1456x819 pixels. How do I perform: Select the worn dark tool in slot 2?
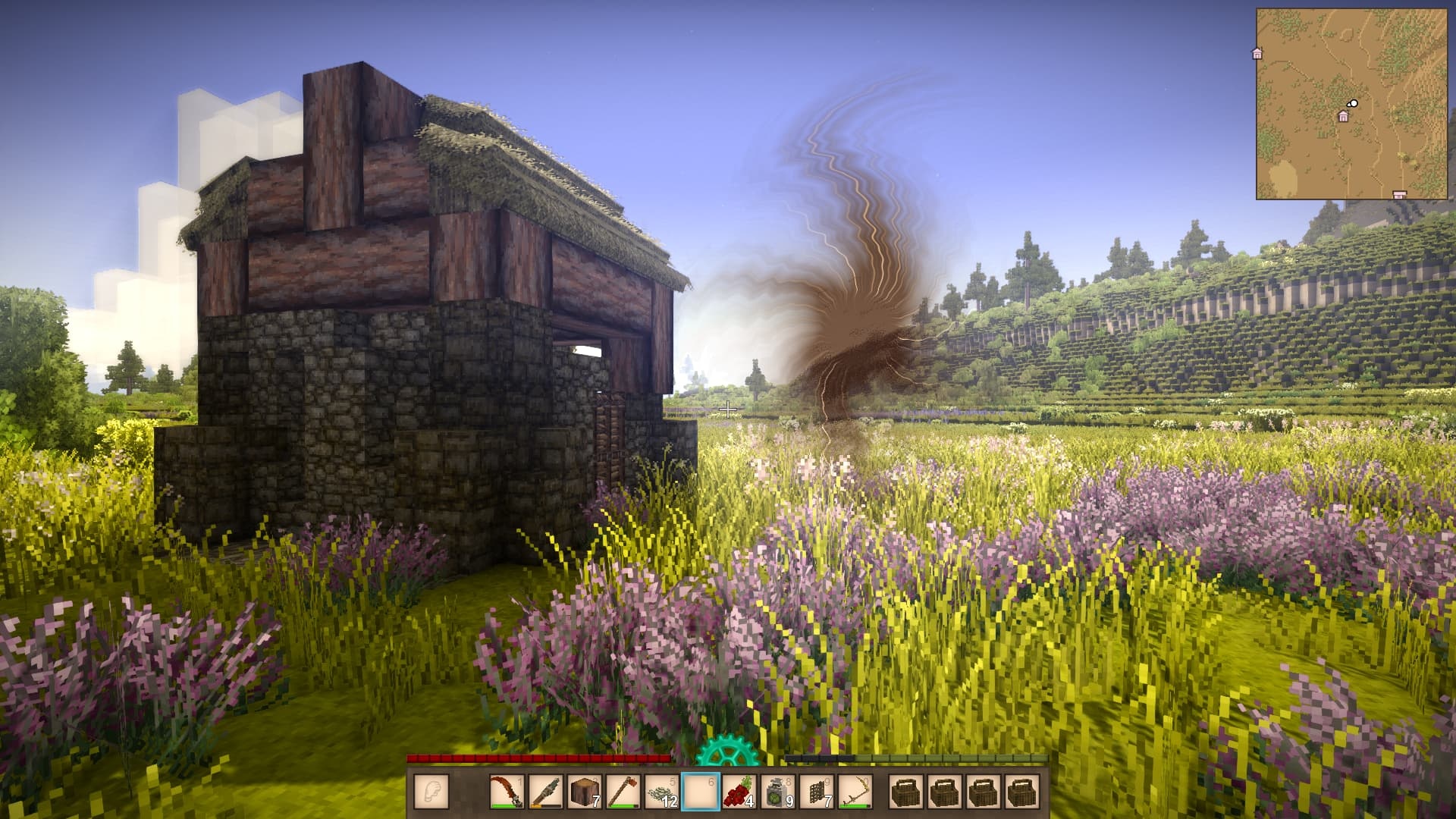[x=545, y=792]
